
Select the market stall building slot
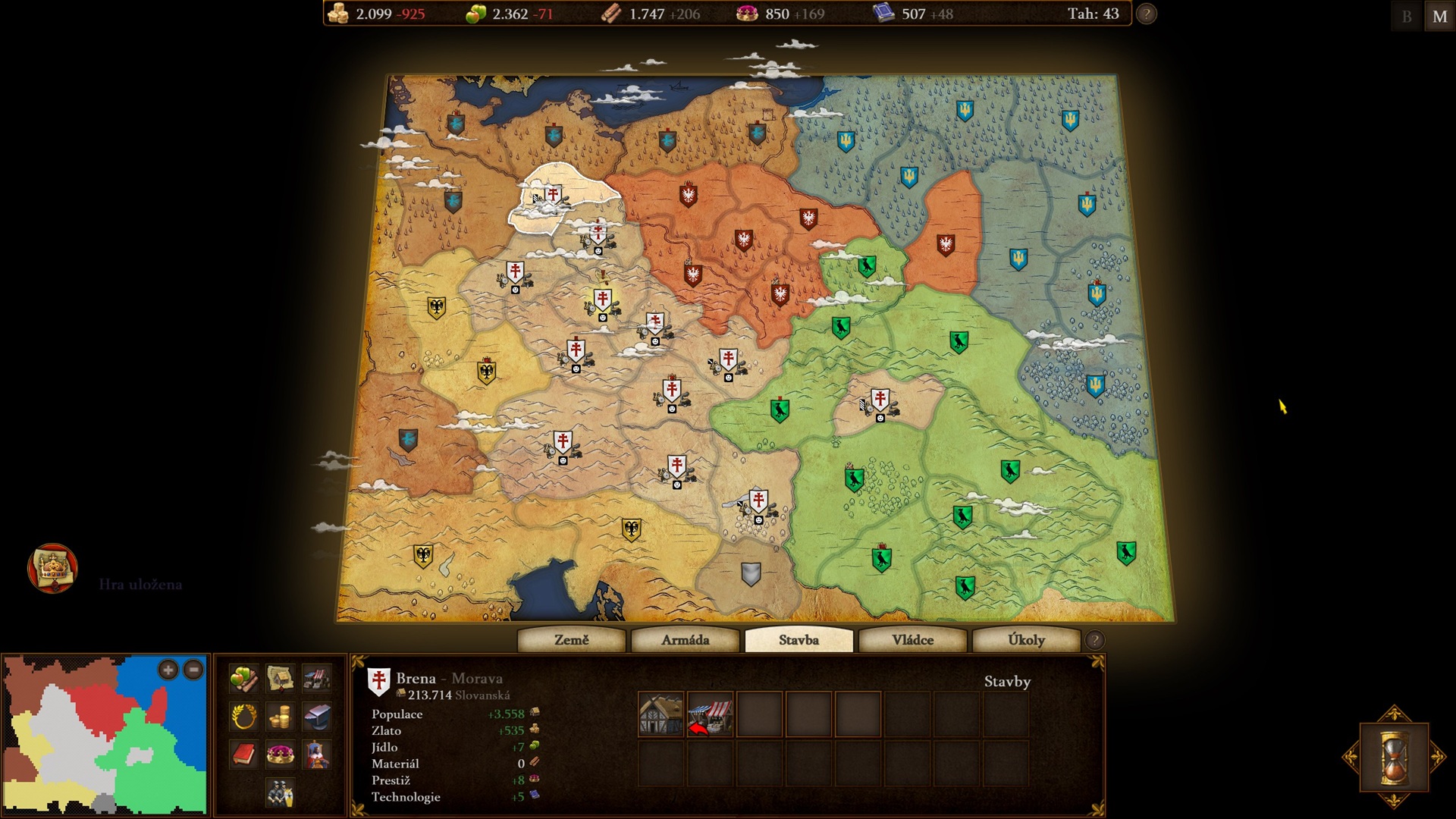pos(710,714)
